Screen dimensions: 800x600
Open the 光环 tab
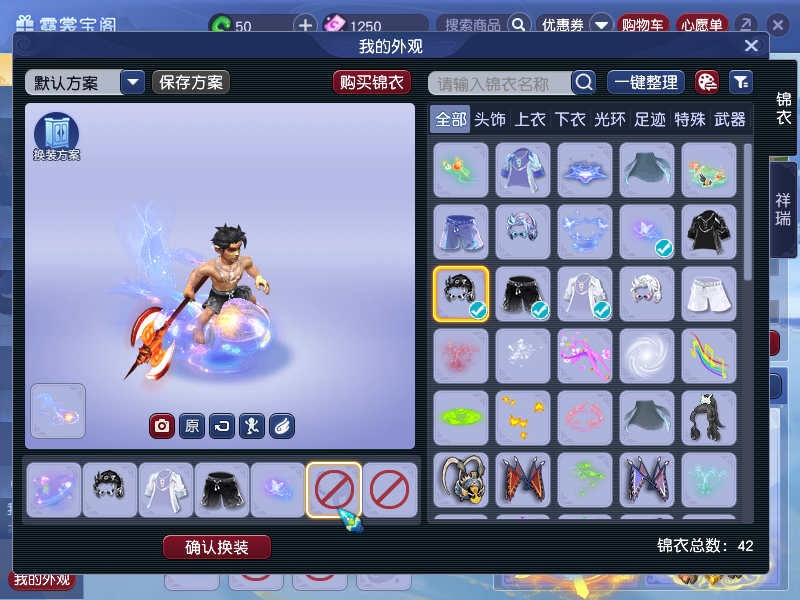tap(610, 120)
